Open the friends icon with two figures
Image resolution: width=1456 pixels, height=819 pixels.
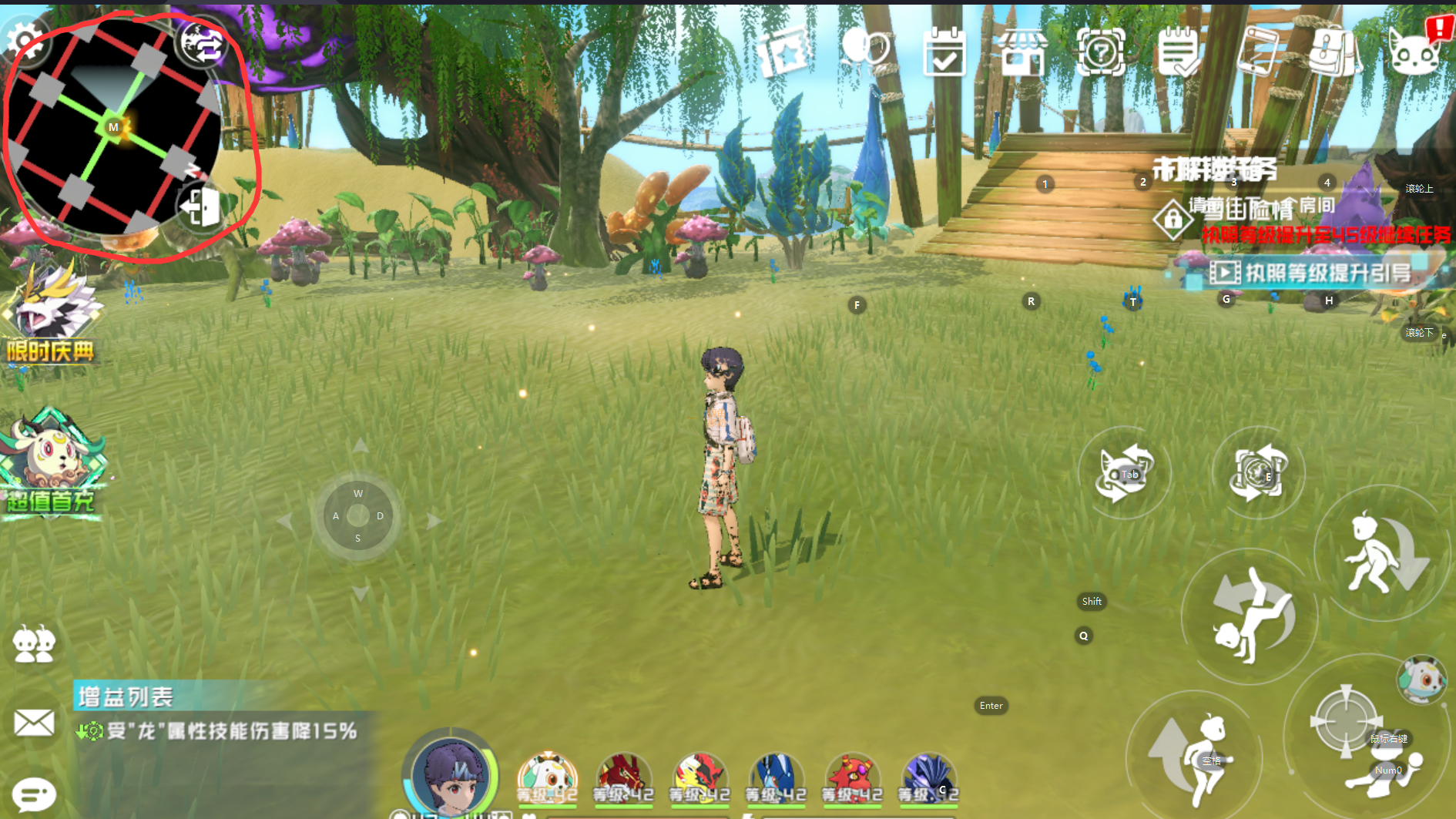(x=34, y=644)
